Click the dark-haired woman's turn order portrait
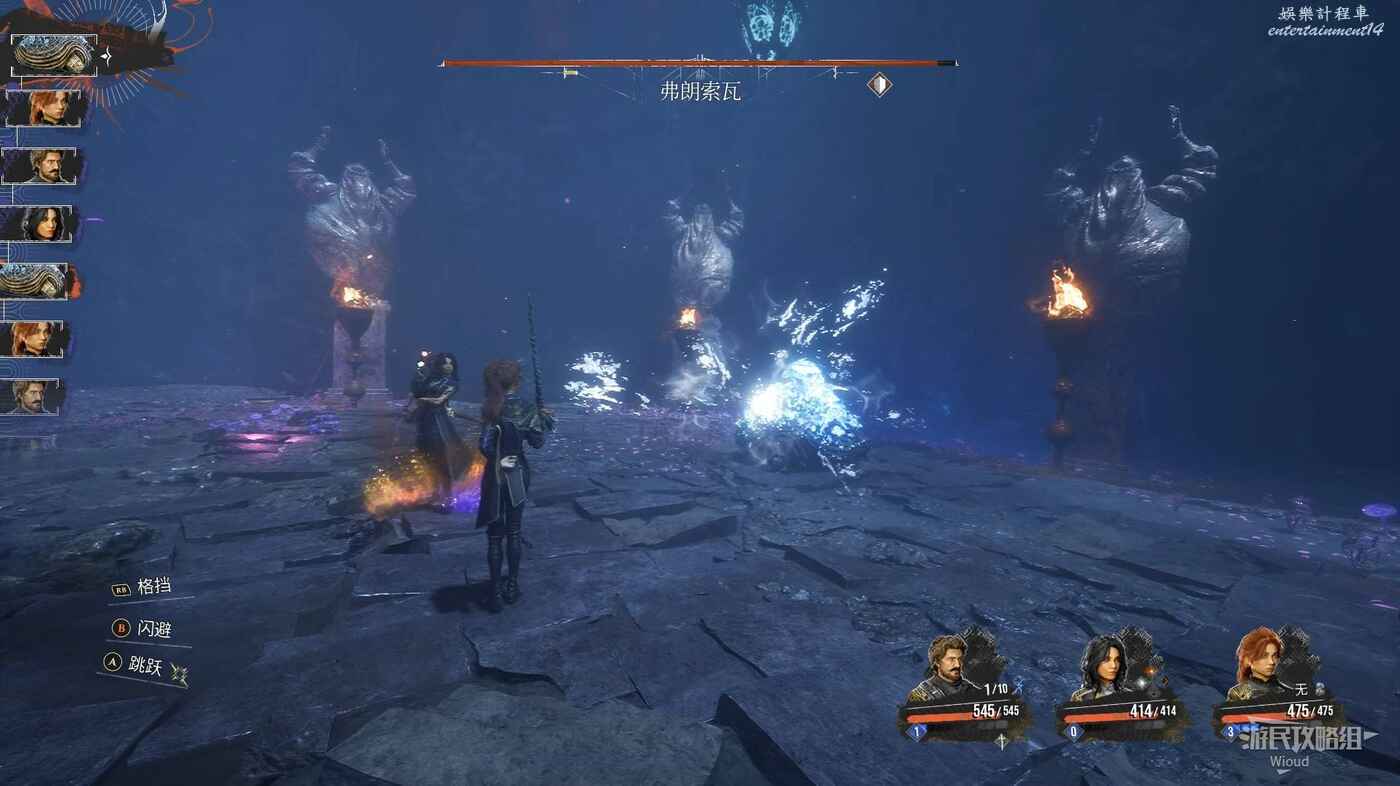1400x786 pixels. 38,224
